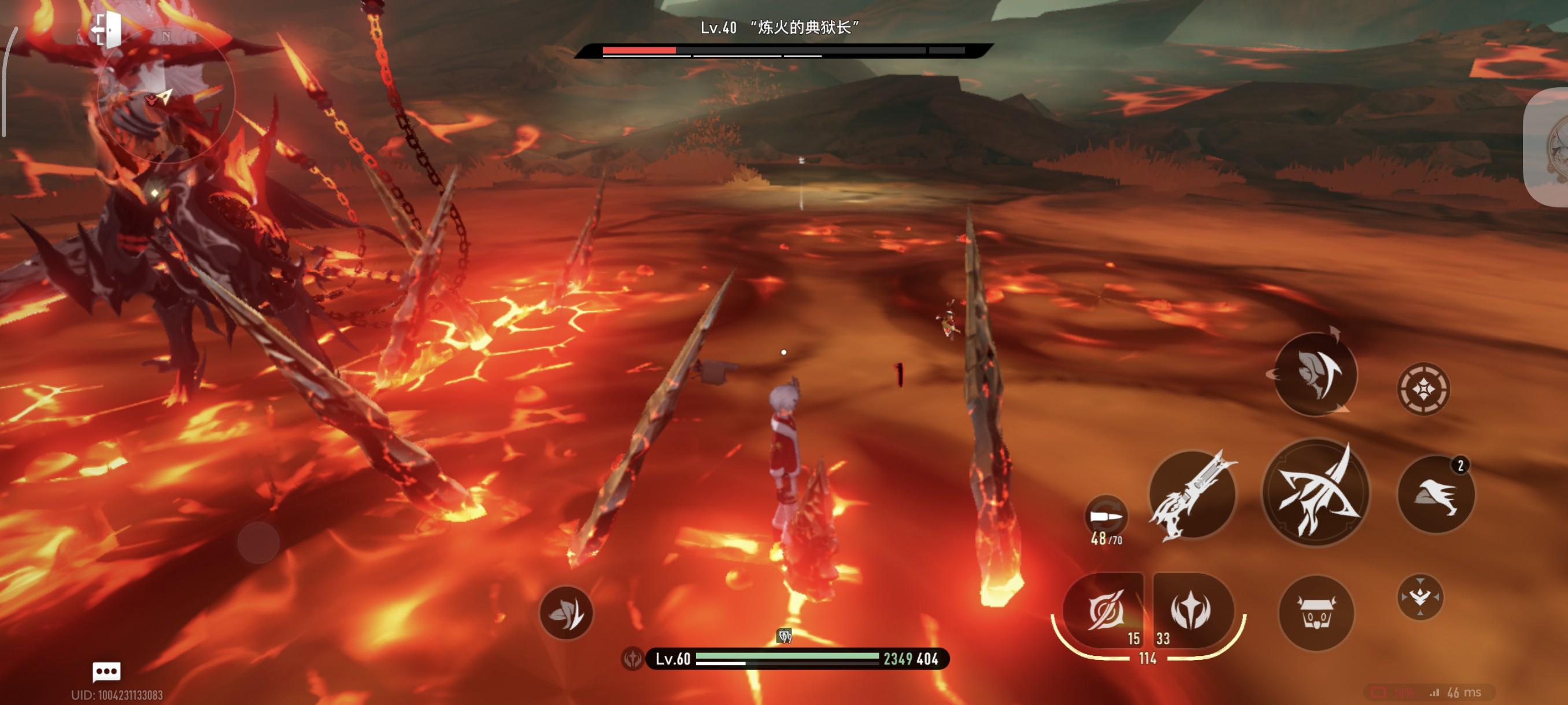Tap the exit door icon
The width and height of the screenshot is (1568, 705).
[107, 29]
